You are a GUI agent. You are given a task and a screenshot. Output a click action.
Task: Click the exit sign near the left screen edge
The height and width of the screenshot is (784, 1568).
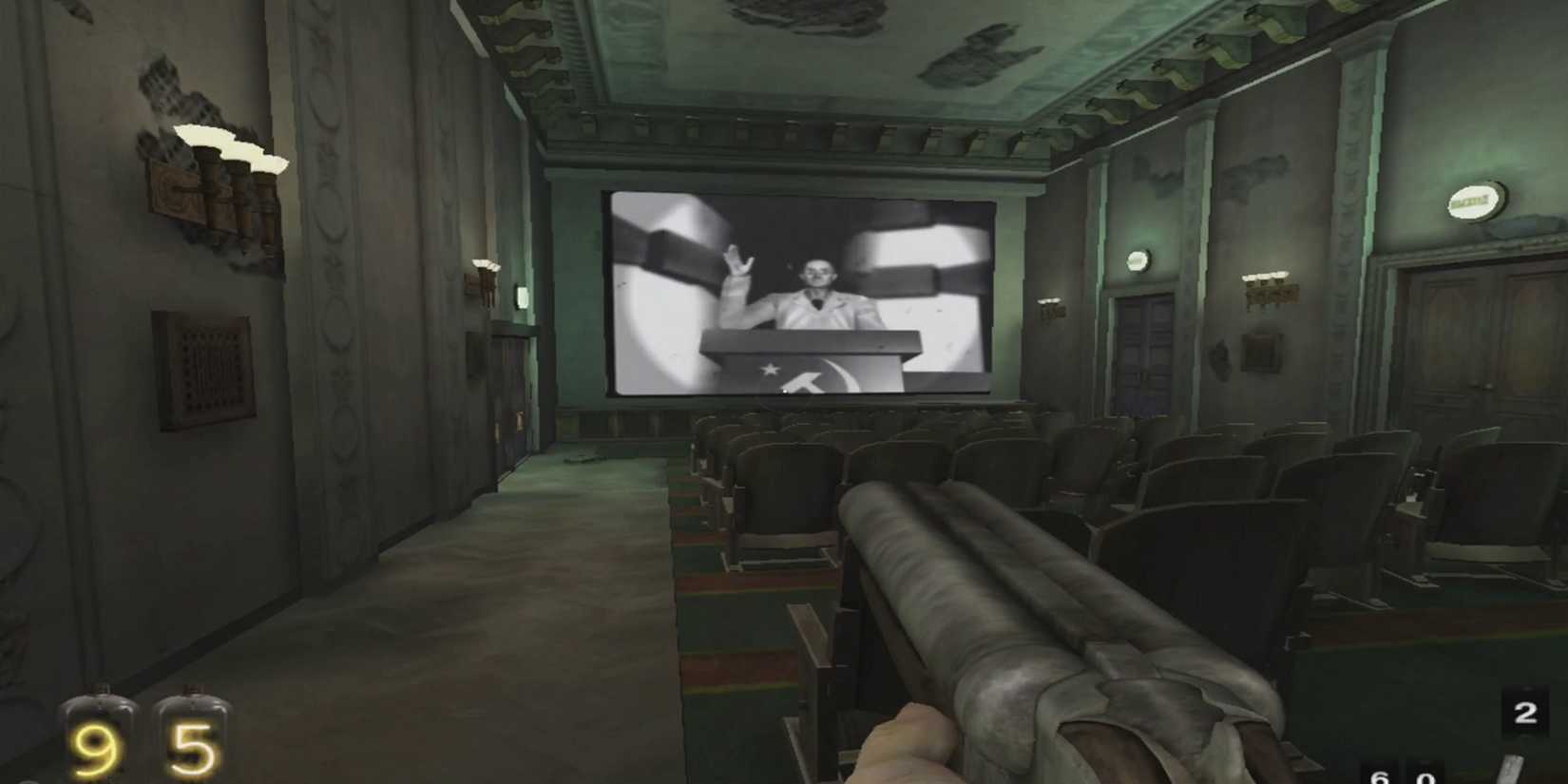pyautogui.click(x=522, y=297)
